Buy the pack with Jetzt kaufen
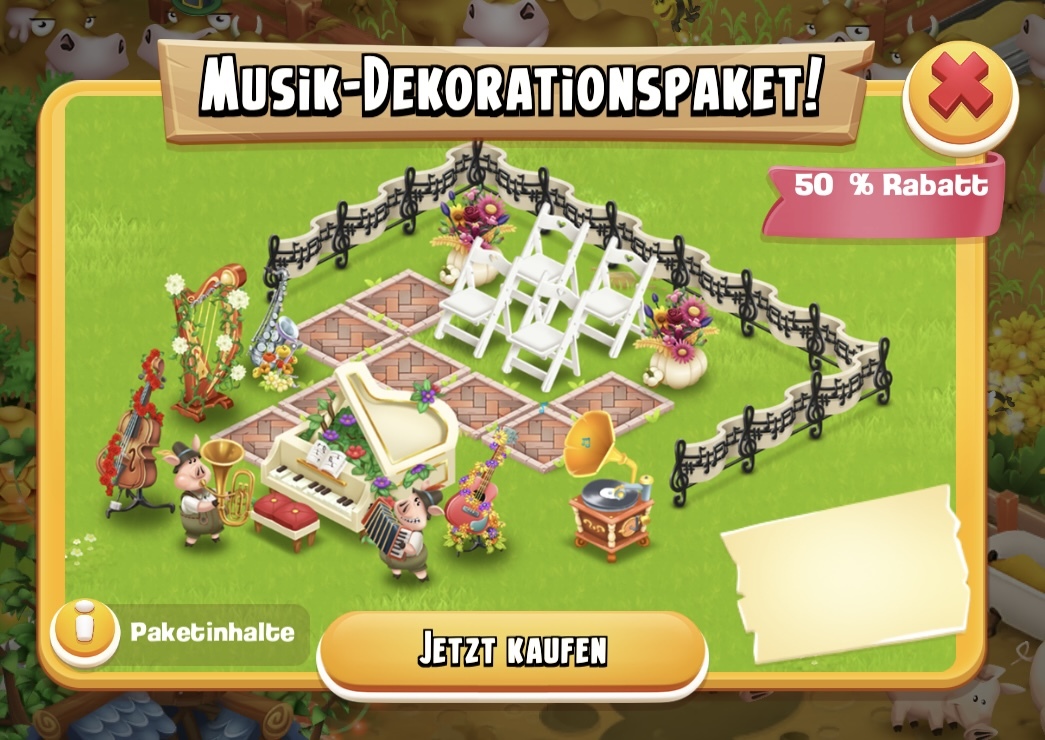The width and height of the screenshot is (1045, 740). 512,651
